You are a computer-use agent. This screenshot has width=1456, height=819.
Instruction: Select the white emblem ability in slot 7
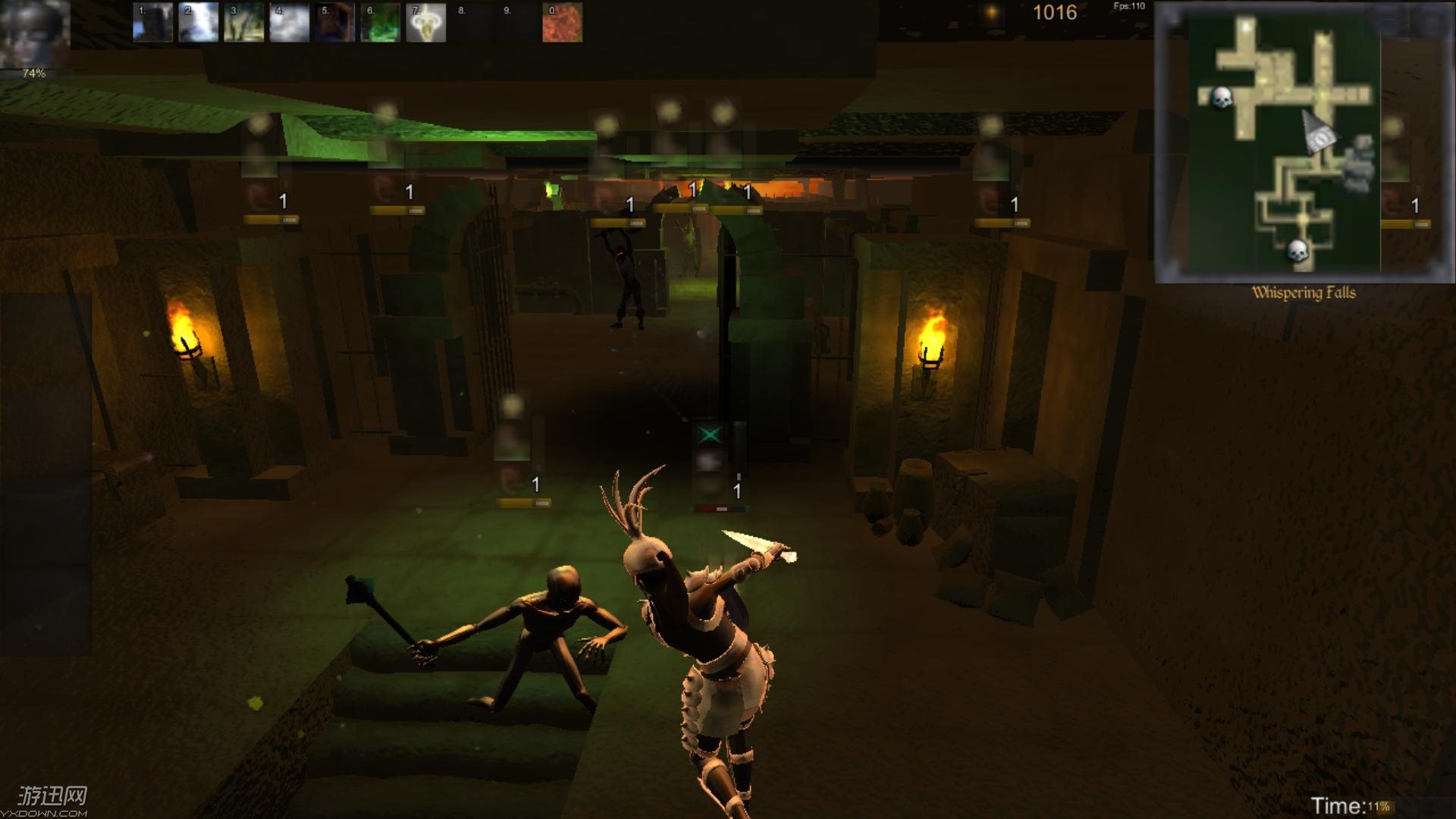(x=425, y=22)
